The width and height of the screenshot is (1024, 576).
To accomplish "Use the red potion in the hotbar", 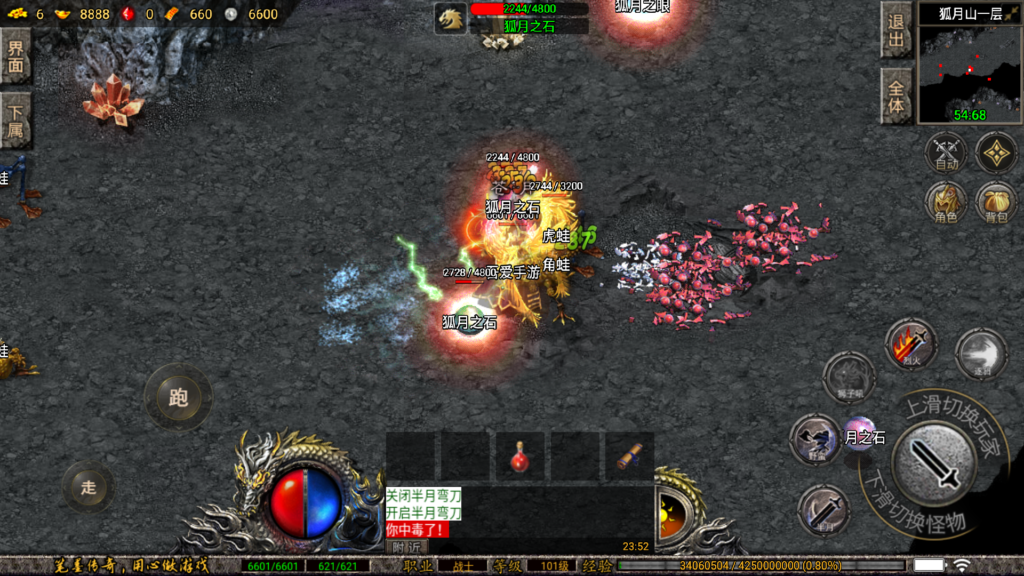I will click(519, 457).
